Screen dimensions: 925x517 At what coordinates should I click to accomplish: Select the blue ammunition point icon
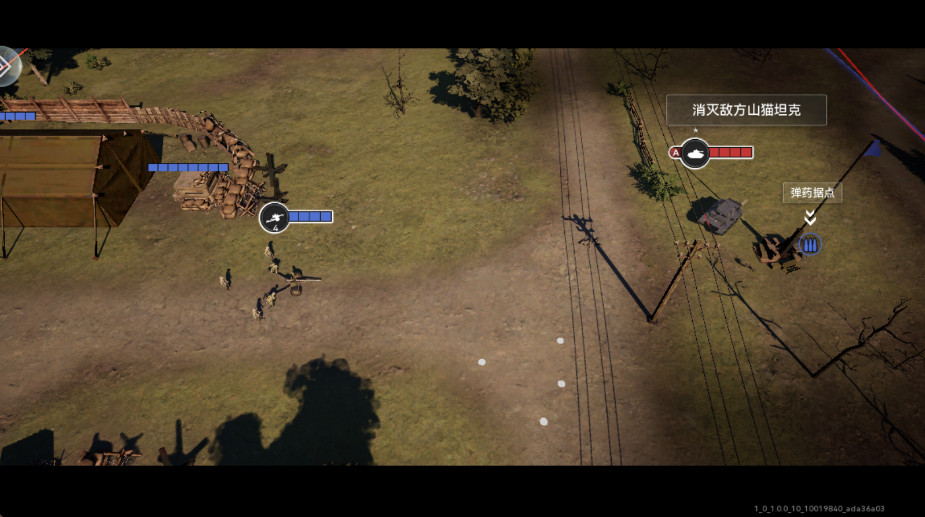[x=810, y=244]
